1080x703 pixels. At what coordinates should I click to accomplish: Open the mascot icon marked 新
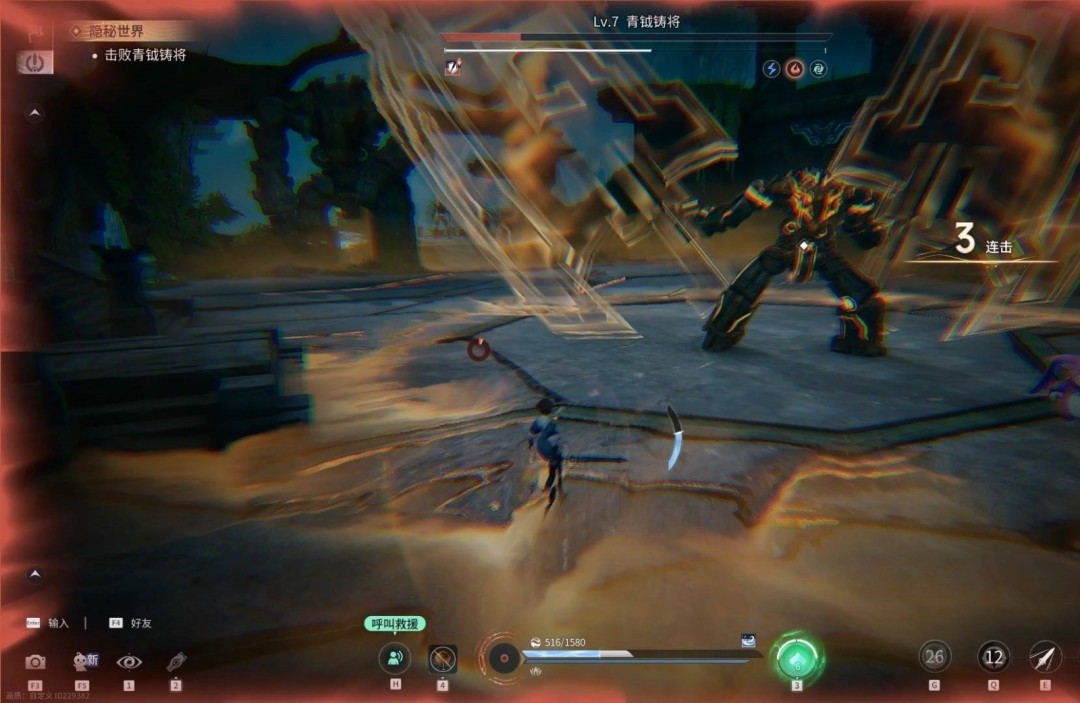click(83, 661)
